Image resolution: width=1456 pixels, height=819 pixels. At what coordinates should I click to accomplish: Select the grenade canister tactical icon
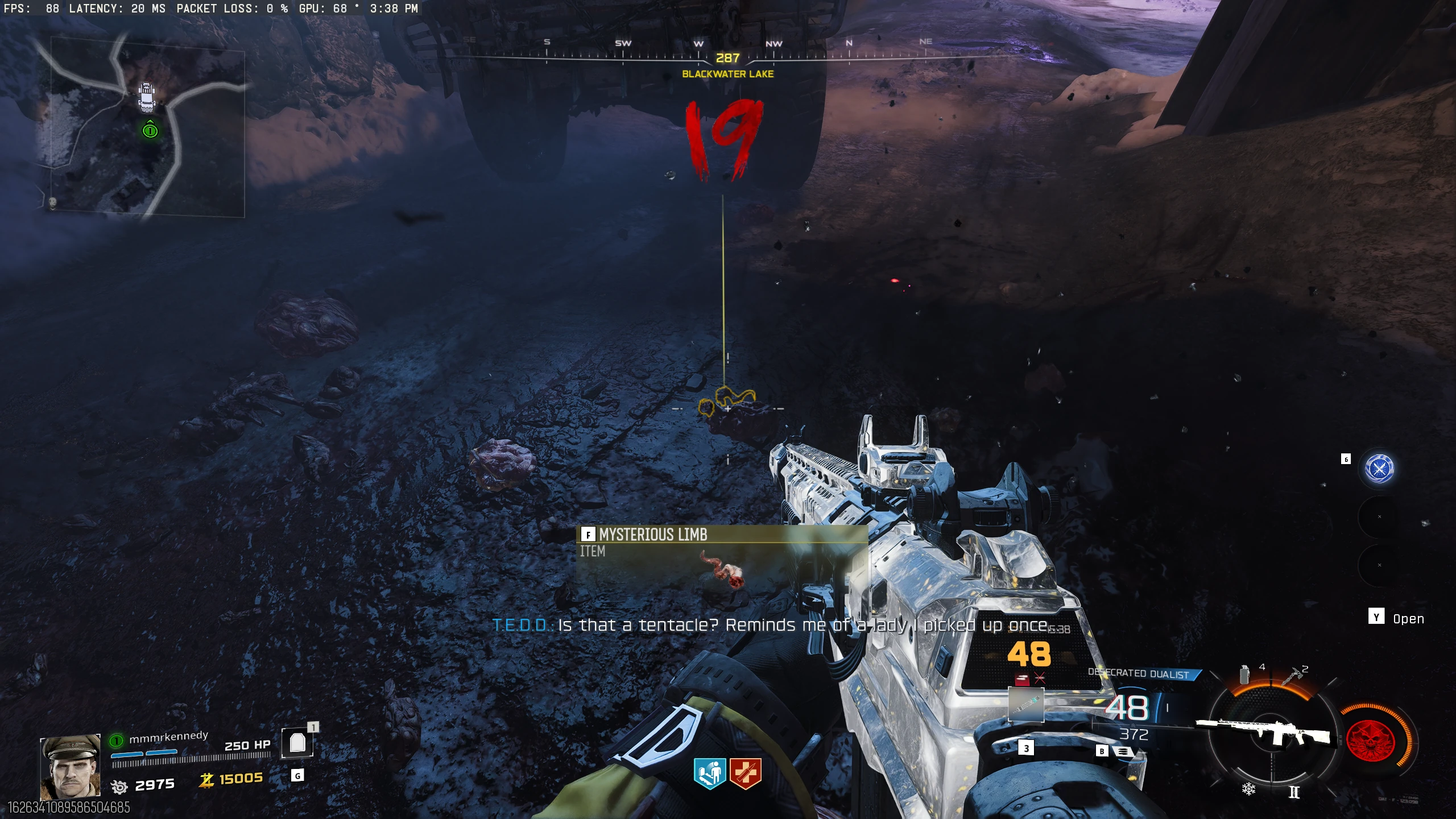[1245, 674]
